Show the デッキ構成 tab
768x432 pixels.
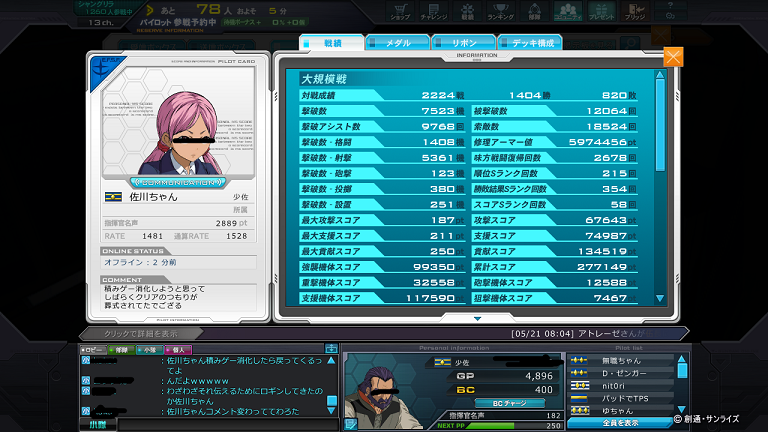[x=528, y=43]
